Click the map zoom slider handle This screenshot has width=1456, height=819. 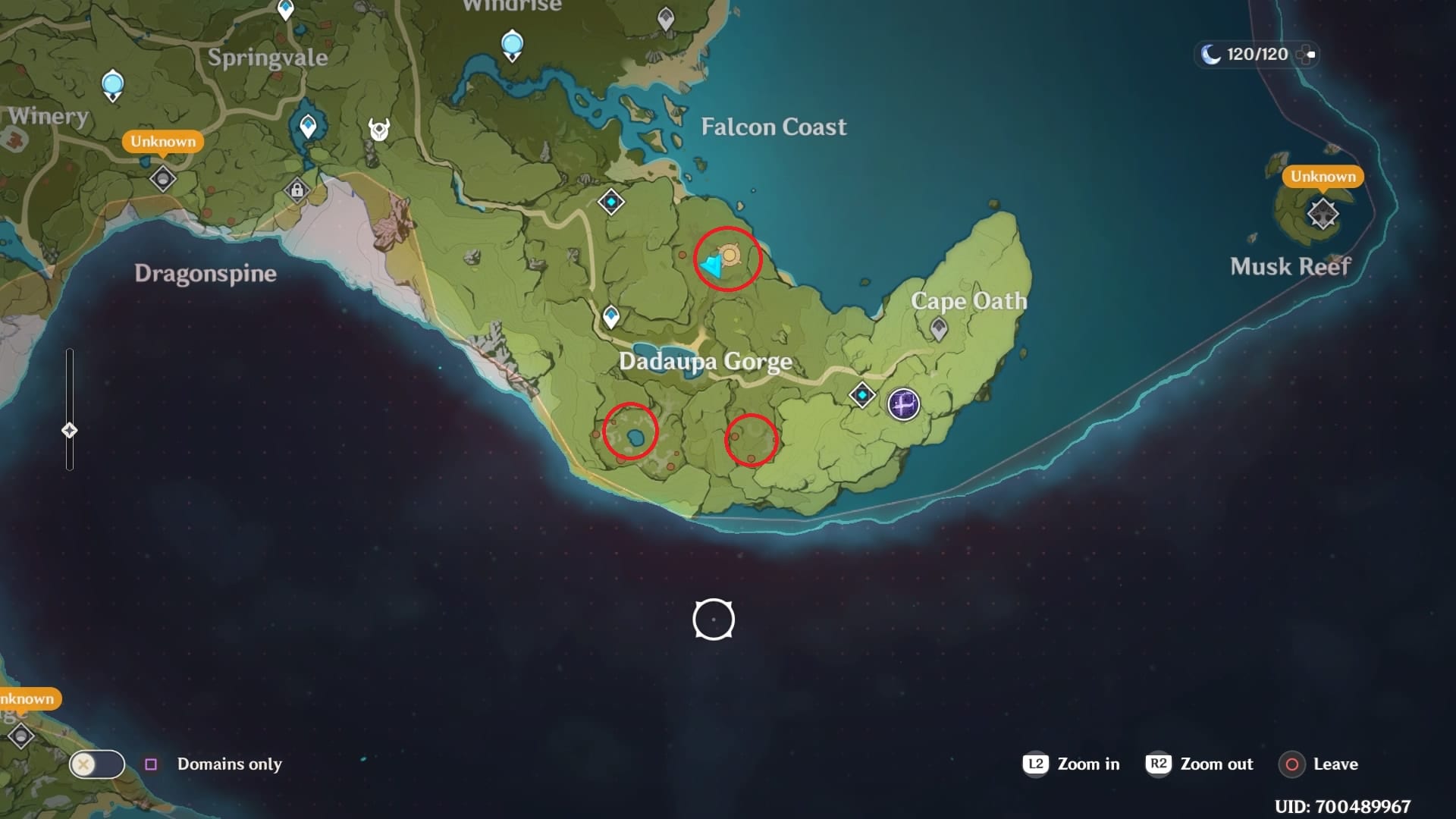[x=71, y=428]
